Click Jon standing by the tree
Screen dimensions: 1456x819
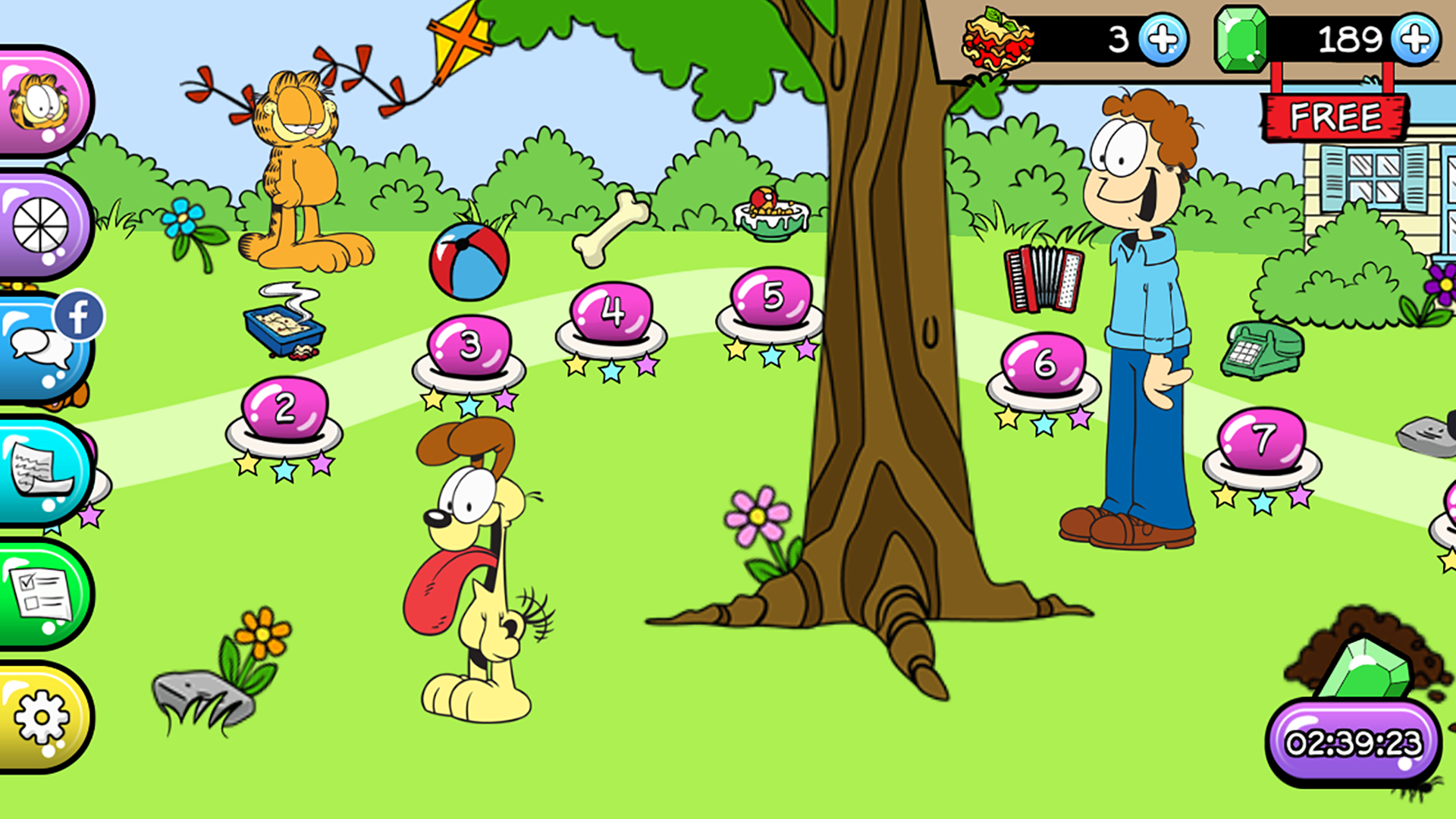click(1130, 303)
